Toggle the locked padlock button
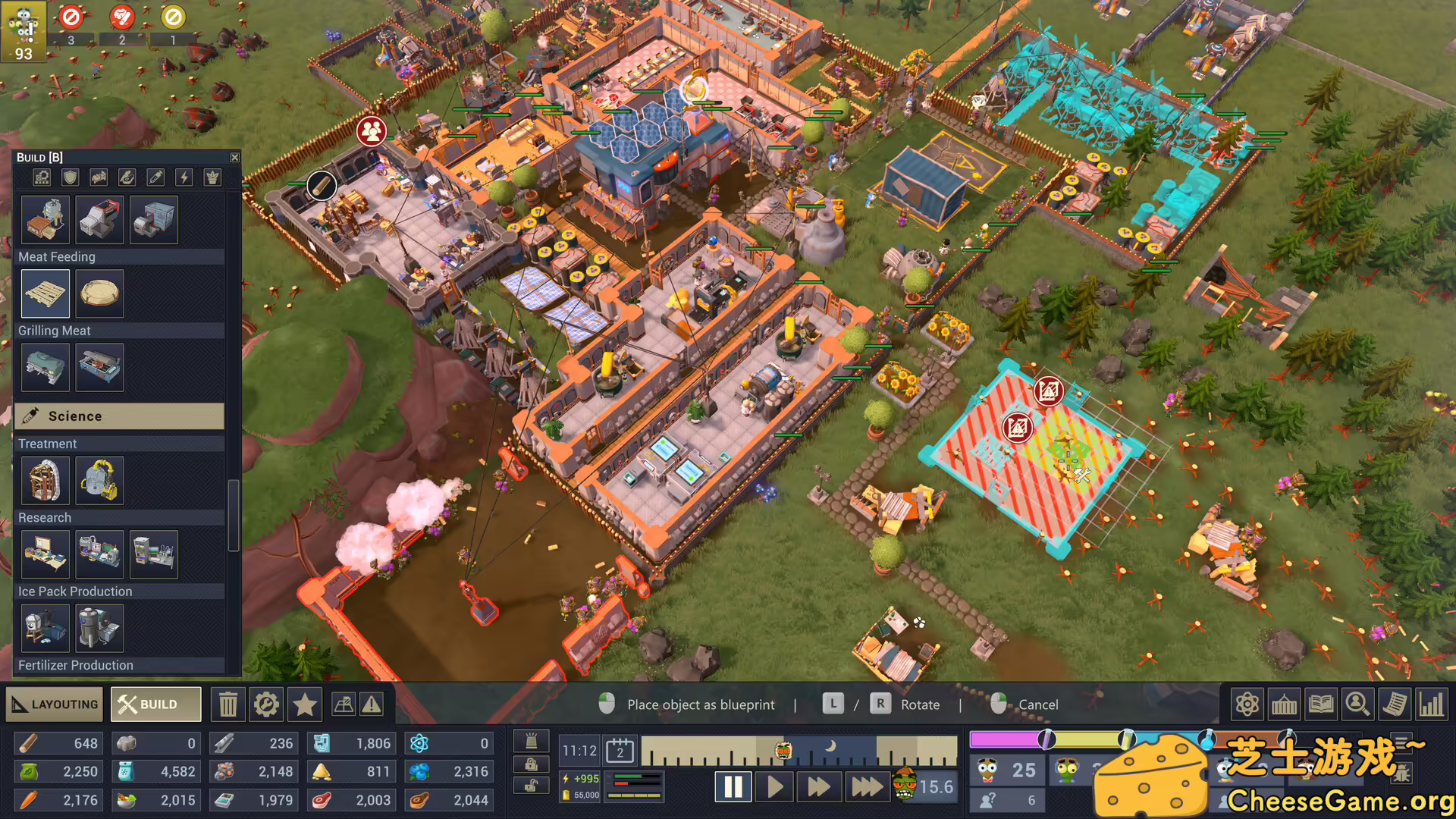 (531, 764)
